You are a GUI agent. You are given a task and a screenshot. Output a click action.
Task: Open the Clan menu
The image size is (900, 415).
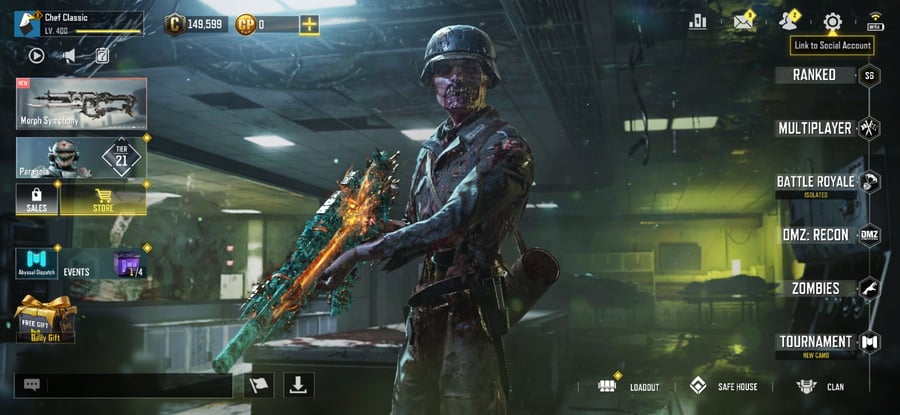click(820, 386)
